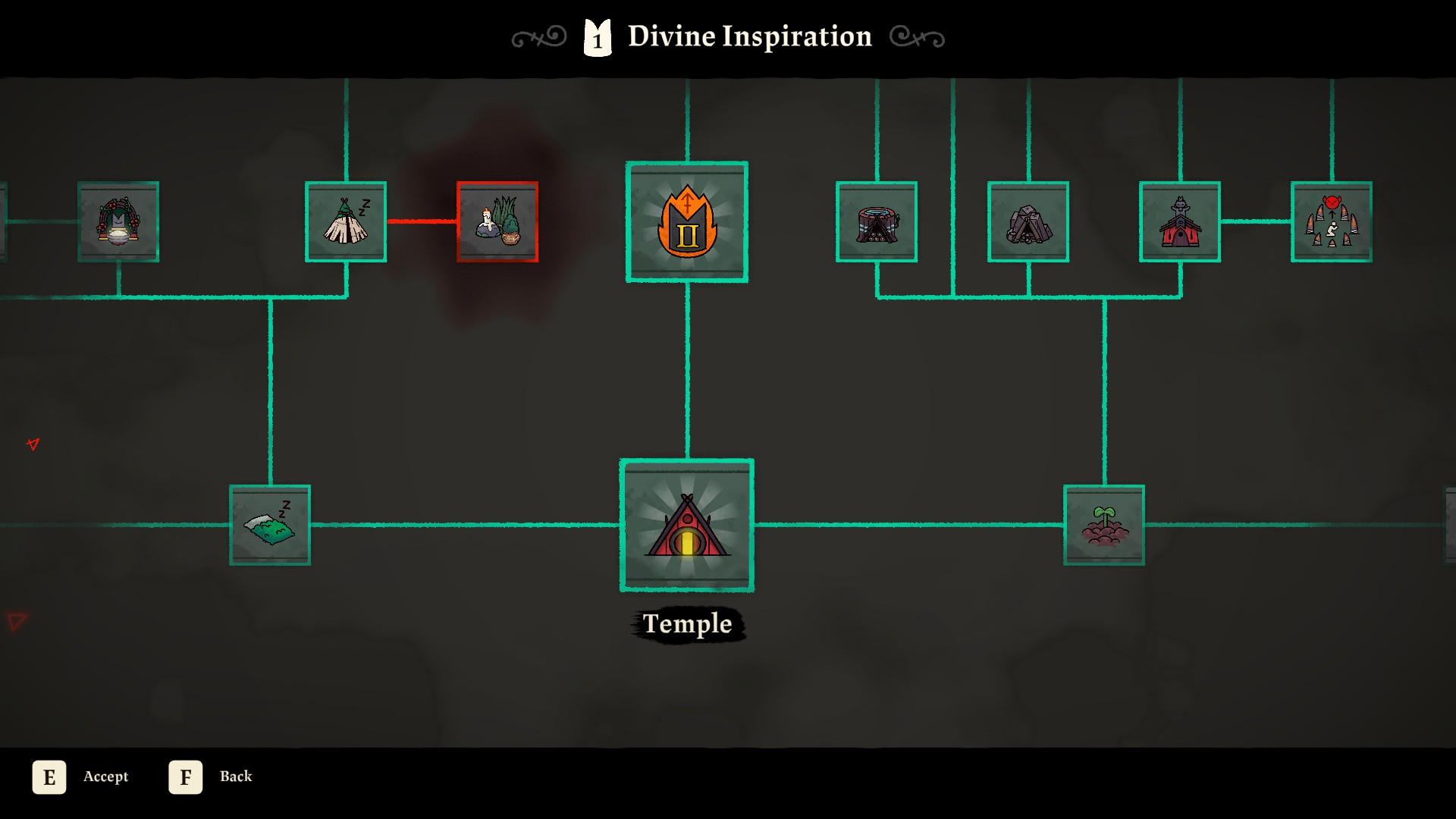Viewport: 1456px width, 819px height.
Task: Select the sprouting farm plot node
Action: [x=1104, y=524]
